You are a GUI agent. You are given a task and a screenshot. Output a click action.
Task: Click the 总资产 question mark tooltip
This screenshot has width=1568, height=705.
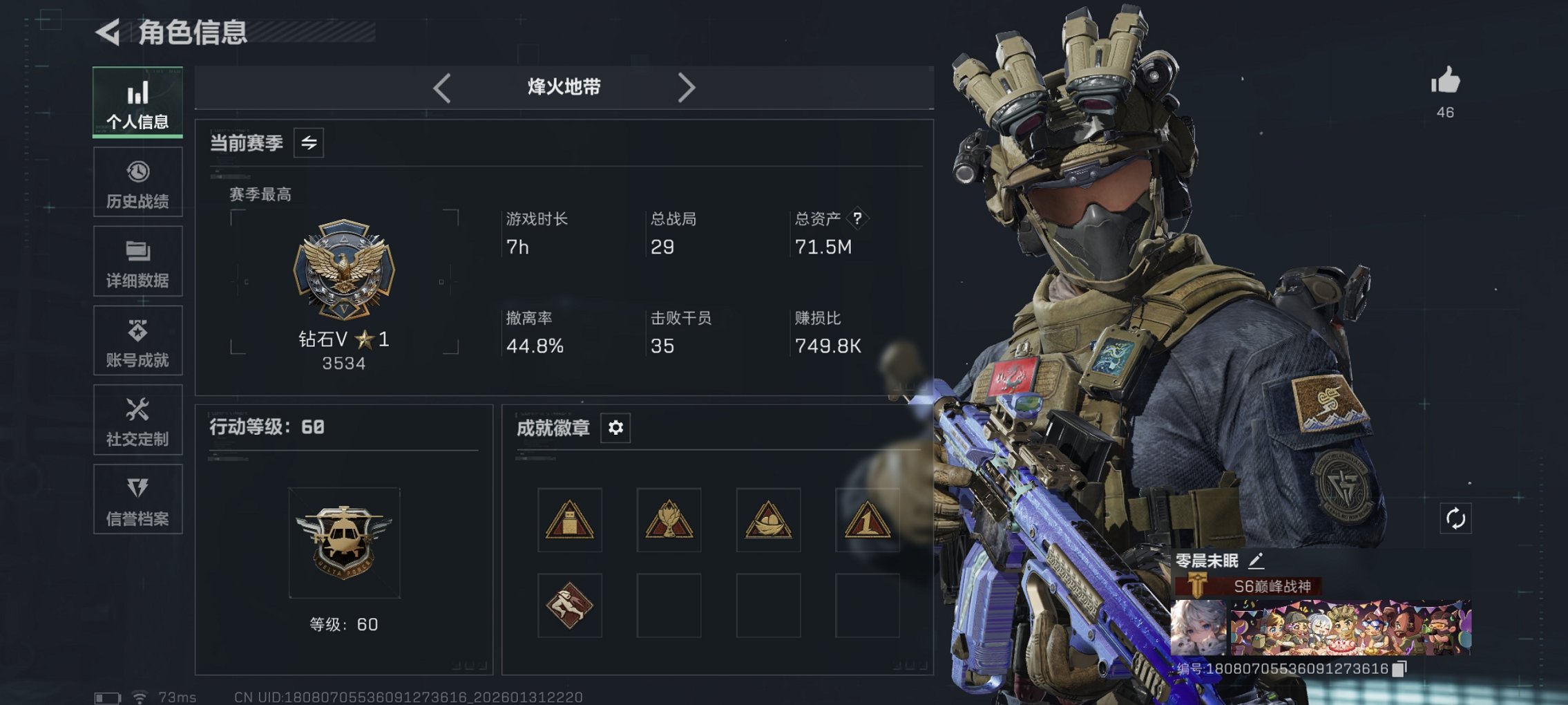coord(857,220)
